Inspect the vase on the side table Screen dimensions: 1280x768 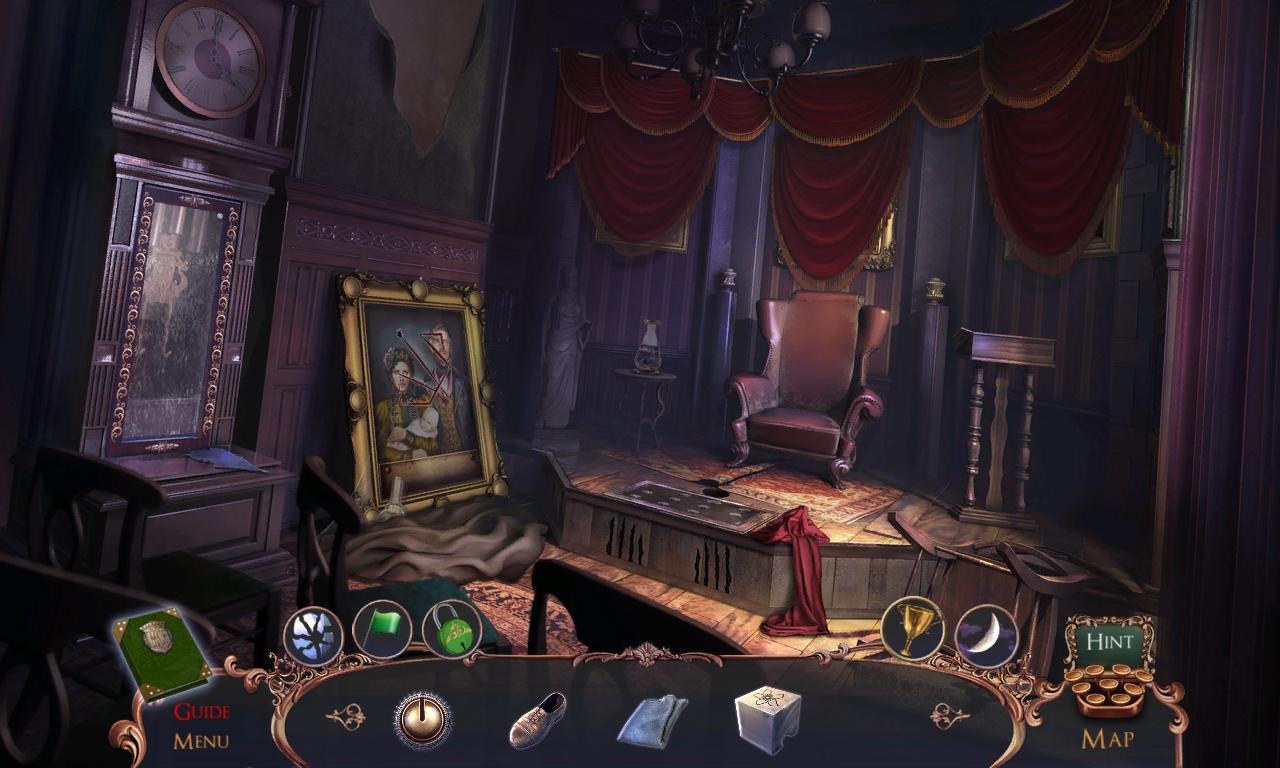click(x=651, y=349)
